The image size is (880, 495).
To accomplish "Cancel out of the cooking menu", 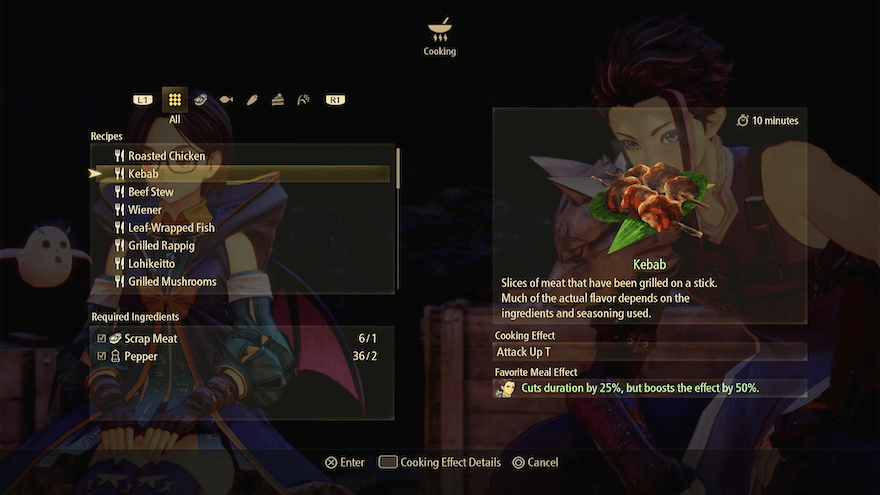I will tap(535, 463).
